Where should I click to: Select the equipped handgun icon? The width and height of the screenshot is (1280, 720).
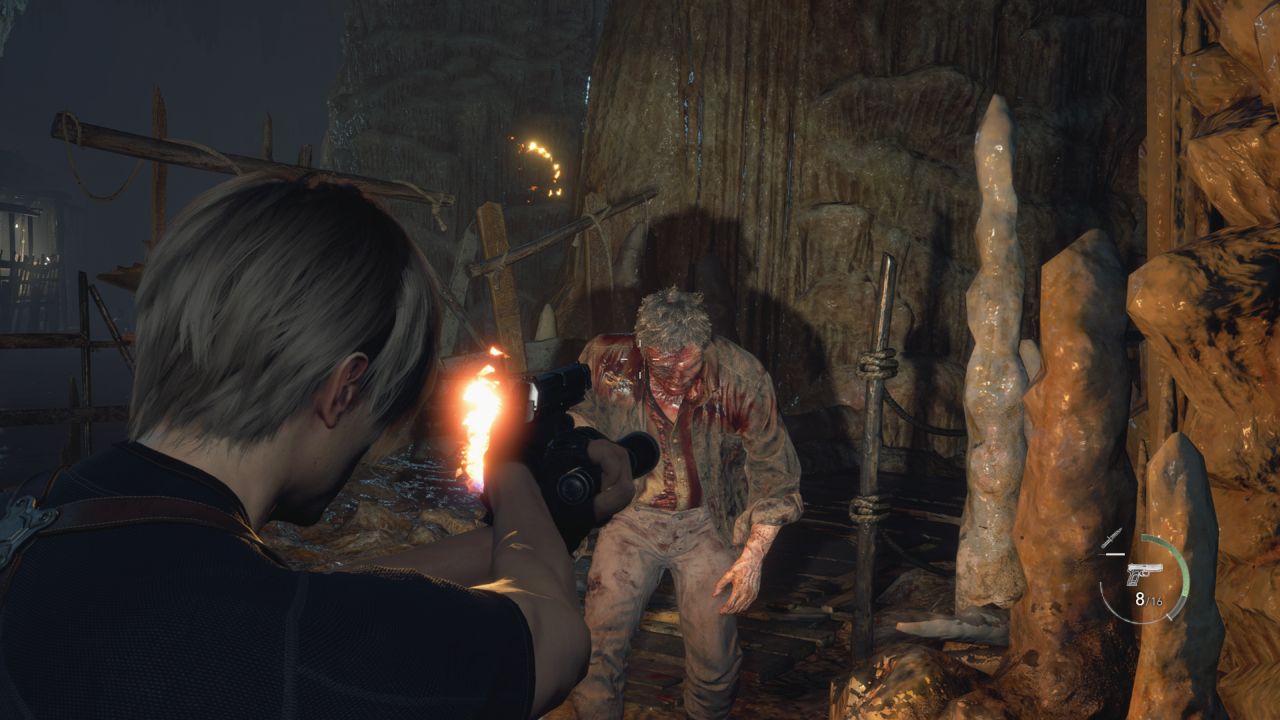[x=1144, y=573]
